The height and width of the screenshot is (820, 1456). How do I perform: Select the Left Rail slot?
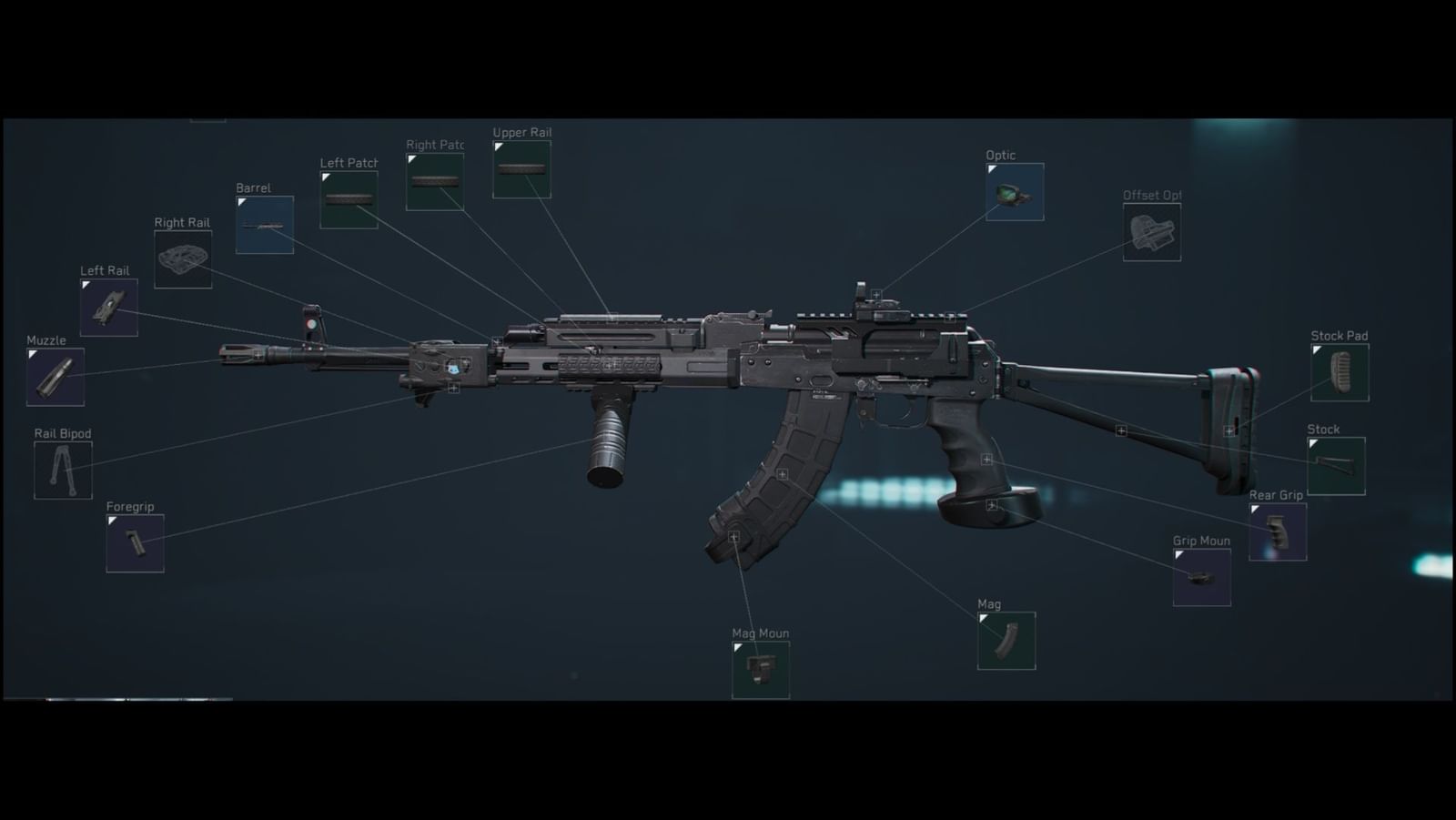coord(107,309)
